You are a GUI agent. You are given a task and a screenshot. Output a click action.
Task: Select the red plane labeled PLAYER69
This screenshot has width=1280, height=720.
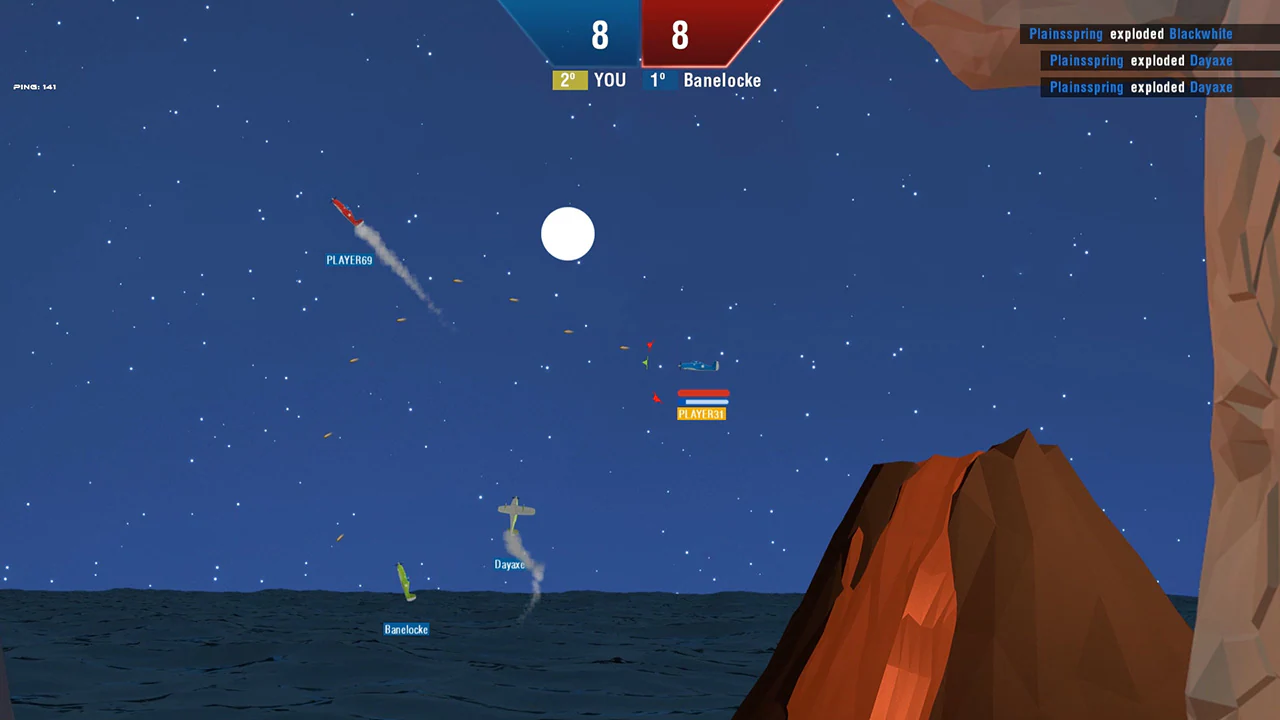pyautogui.click(x=348, y=212)
